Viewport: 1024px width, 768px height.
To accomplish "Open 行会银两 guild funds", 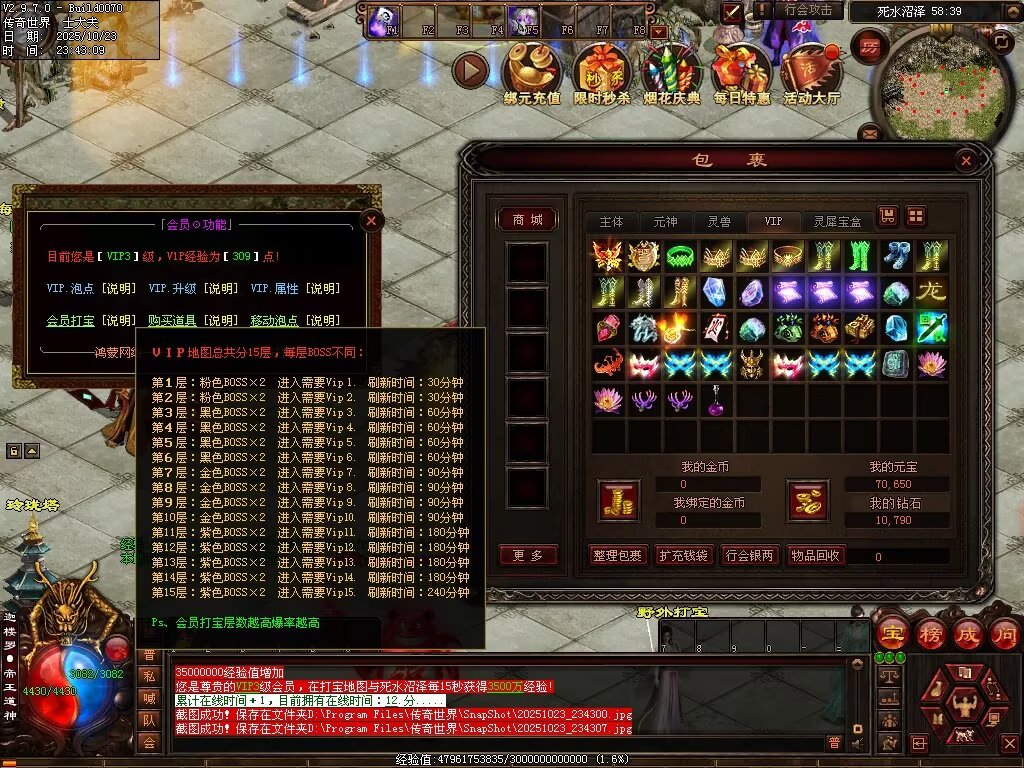I will (750, 556).
